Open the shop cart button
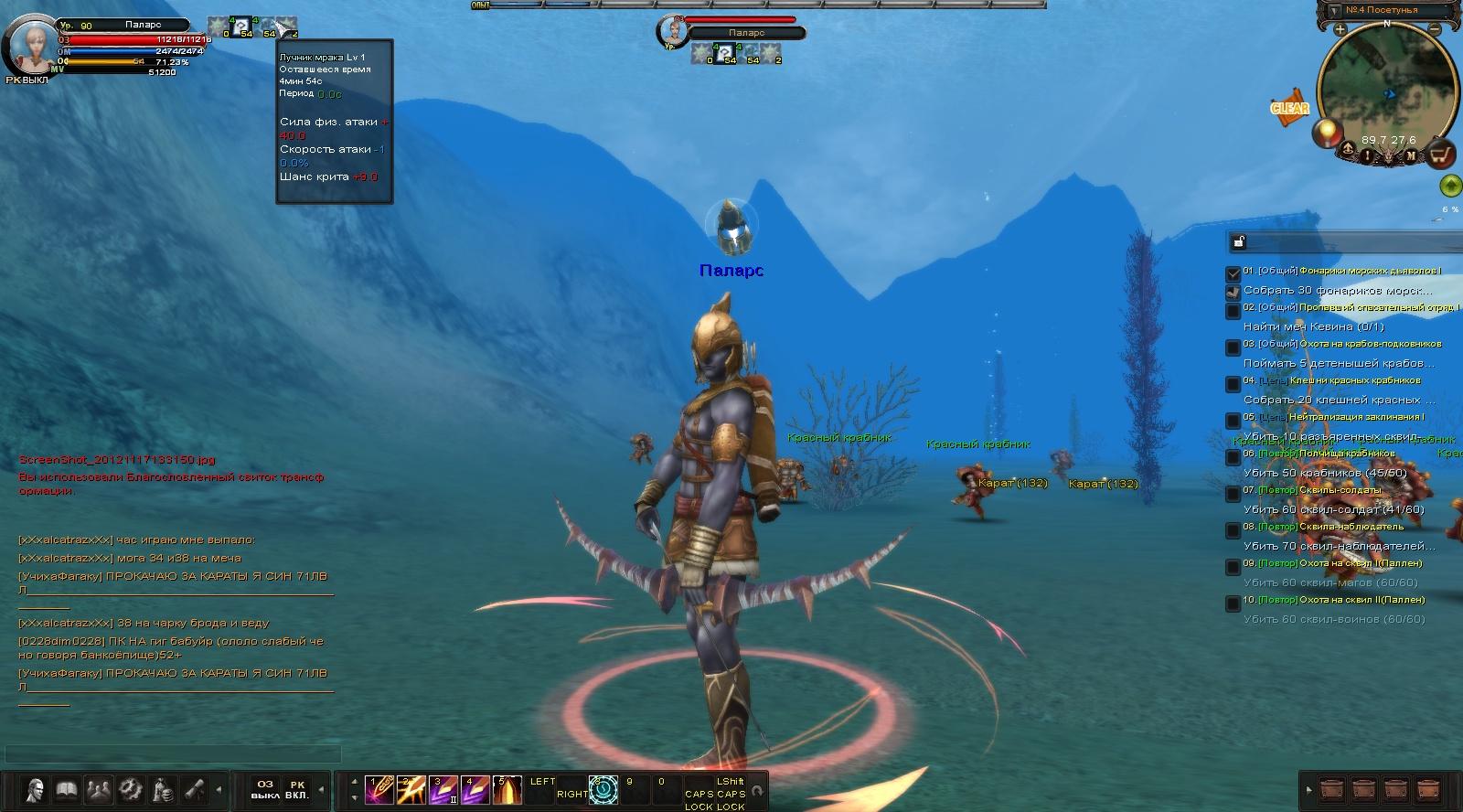The image size is (1463, 812). [x=1442, y=154]
